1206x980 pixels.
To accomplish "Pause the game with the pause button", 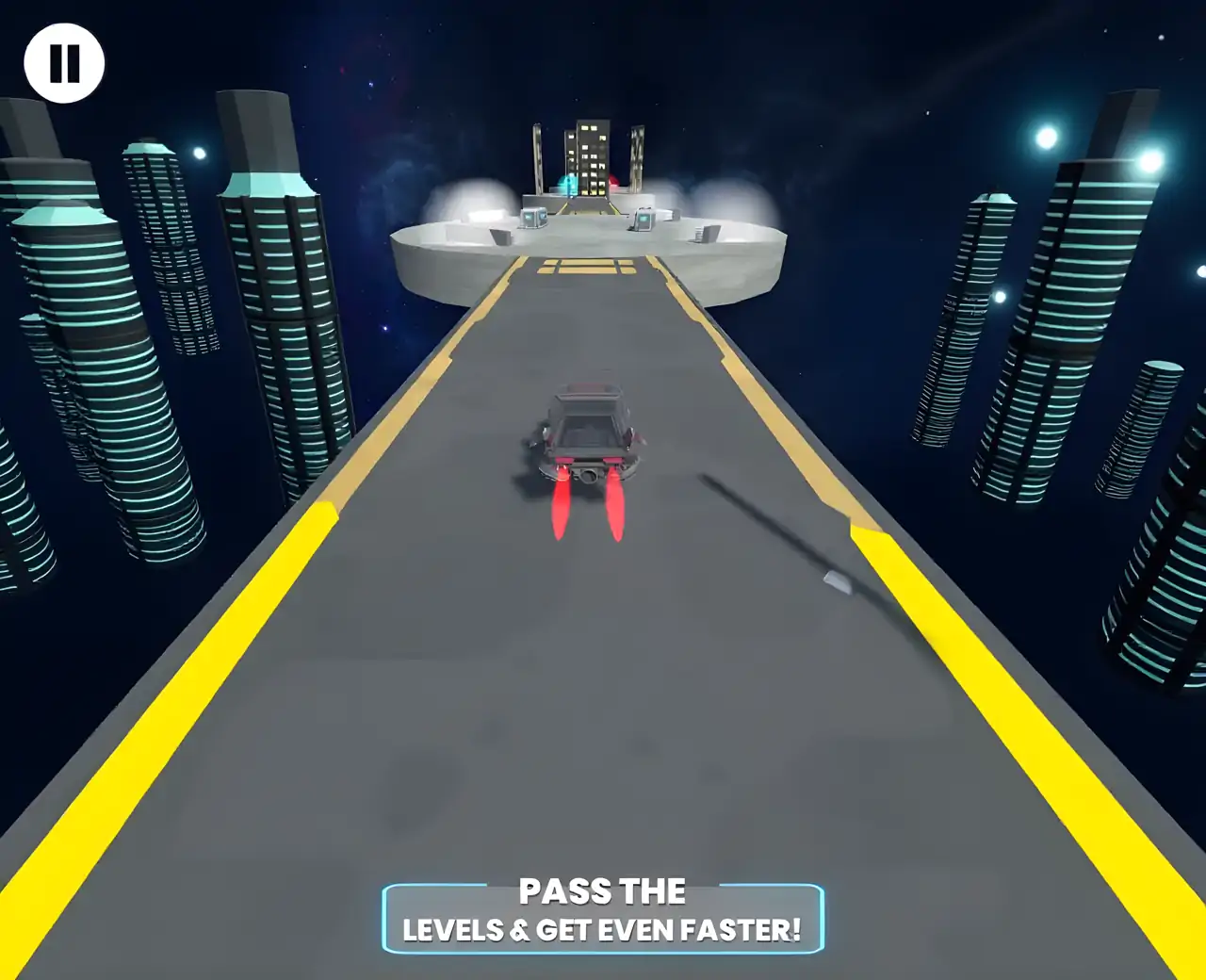I will 64,63.
